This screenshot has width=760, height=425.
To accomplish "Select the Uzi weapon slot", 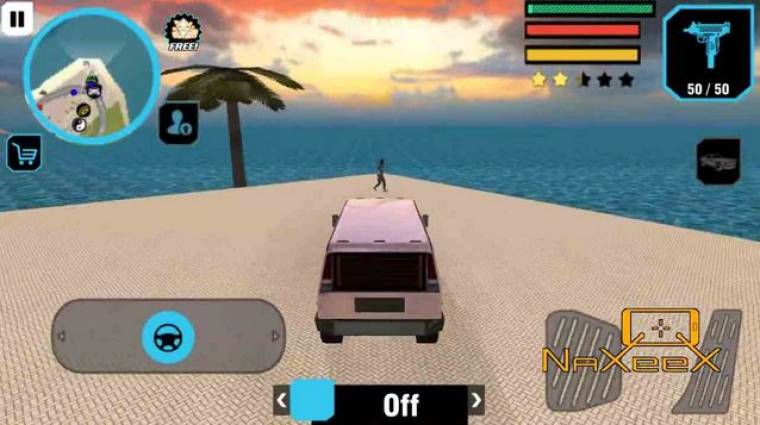I will tap(708, 51).
